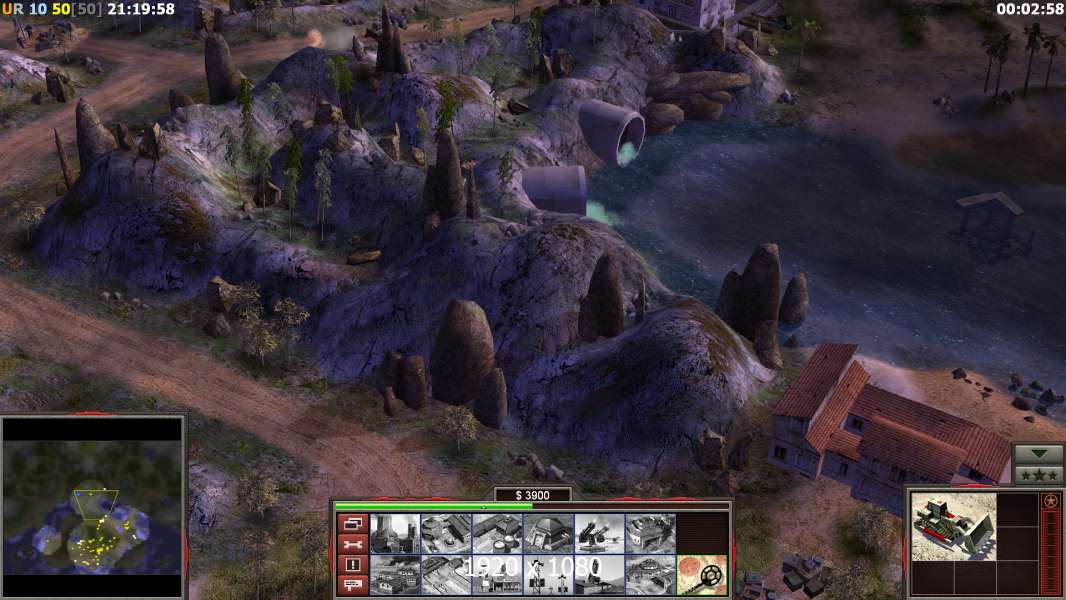The image size is (1066, 600).
Task: Build the bunker structure
Action: point(548,534)
